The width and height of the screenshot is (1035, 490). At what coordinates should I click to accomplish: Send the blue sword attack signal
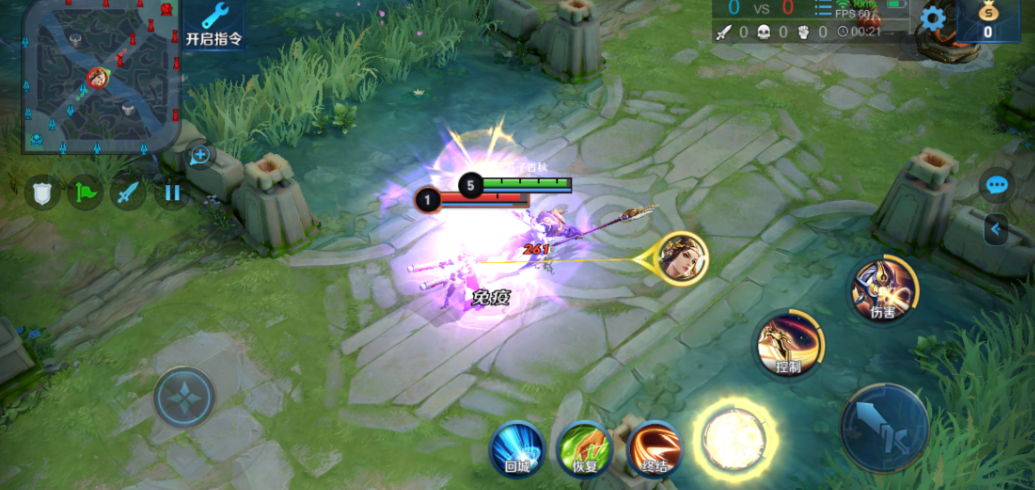128,191
